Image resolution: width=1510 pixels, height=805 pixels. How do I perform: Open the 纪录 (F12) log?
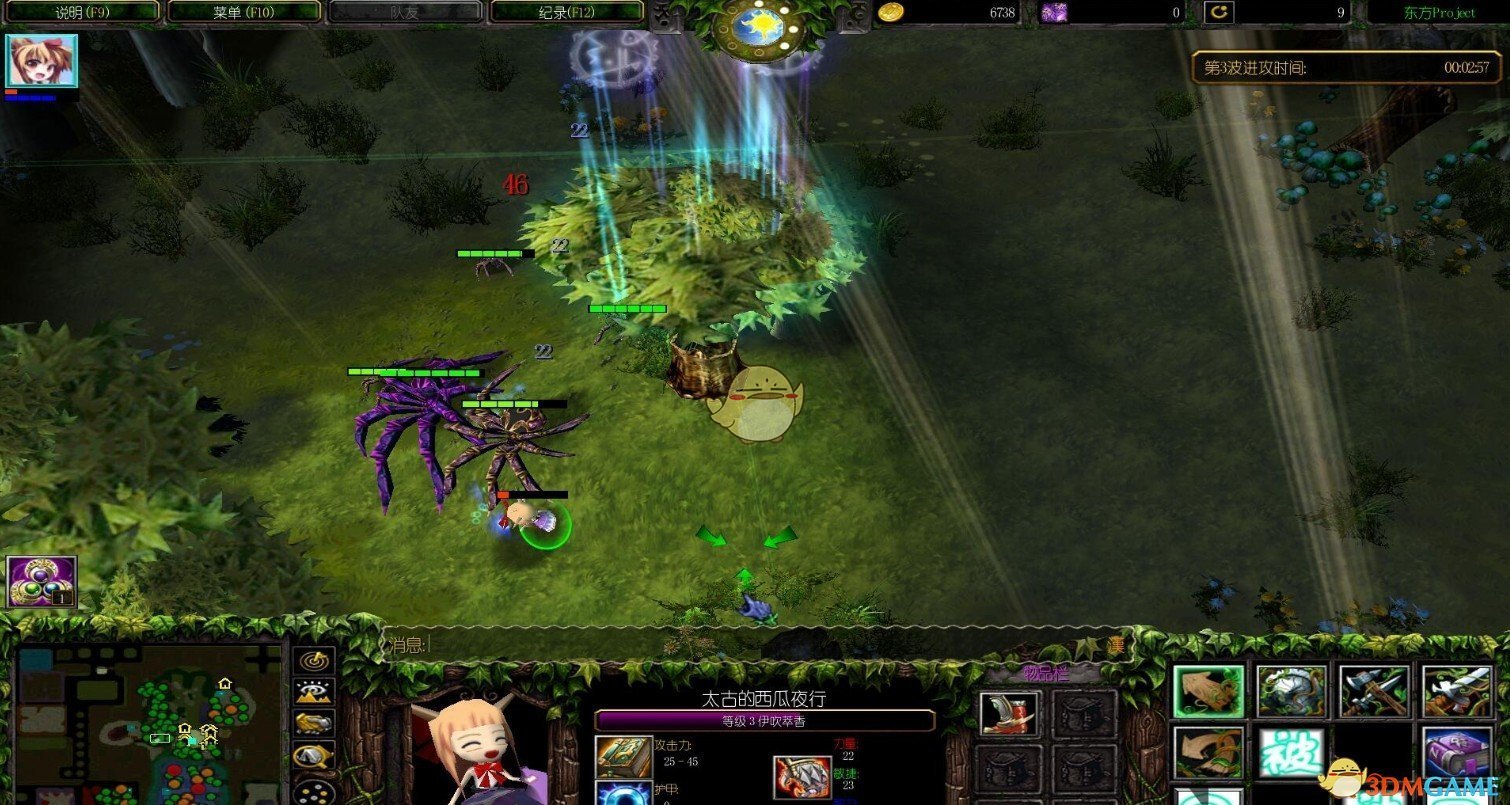point(565,11)
